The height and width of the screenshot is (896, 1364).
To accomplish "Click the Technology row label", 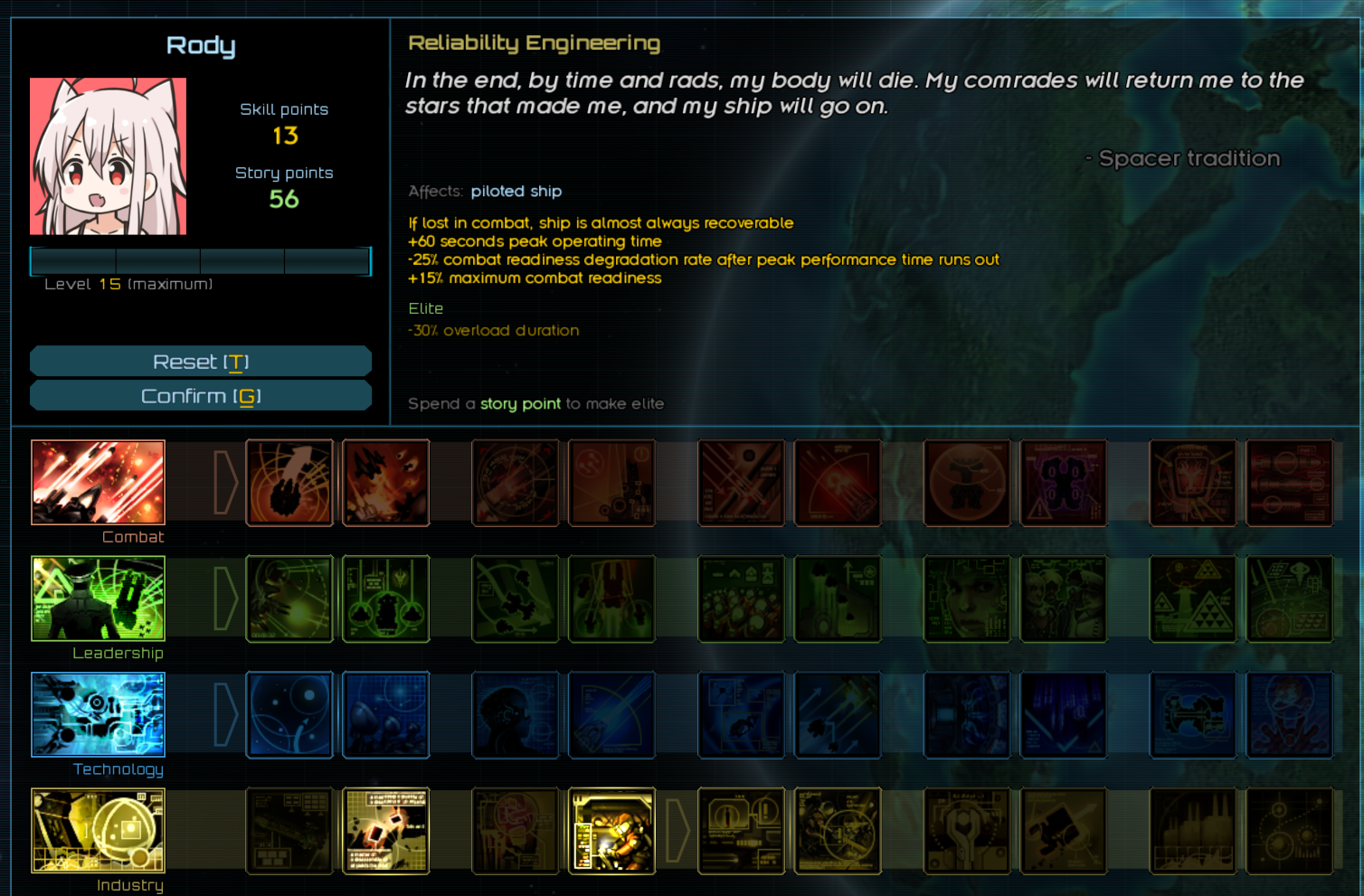I will point(119,769).
